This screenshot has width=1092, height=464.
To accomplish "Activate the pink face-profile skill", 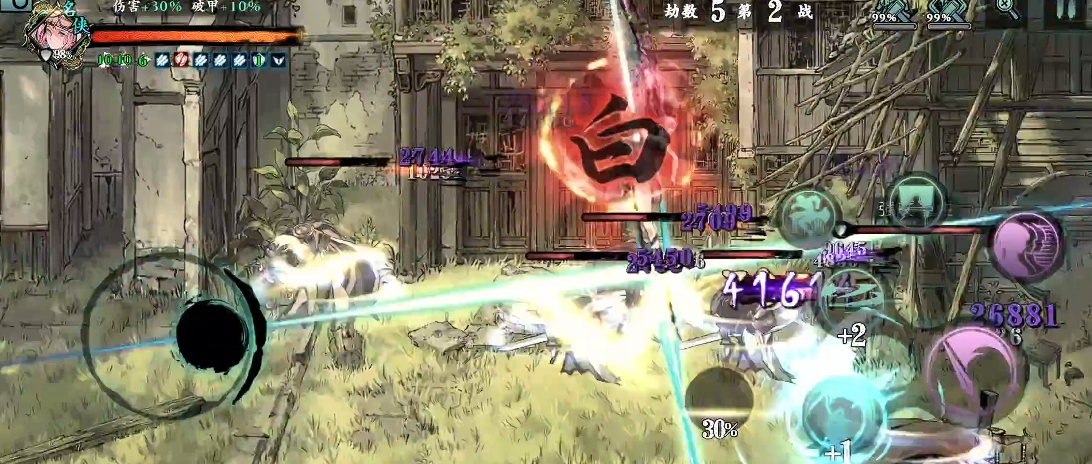I will (x=1027, y=245).
